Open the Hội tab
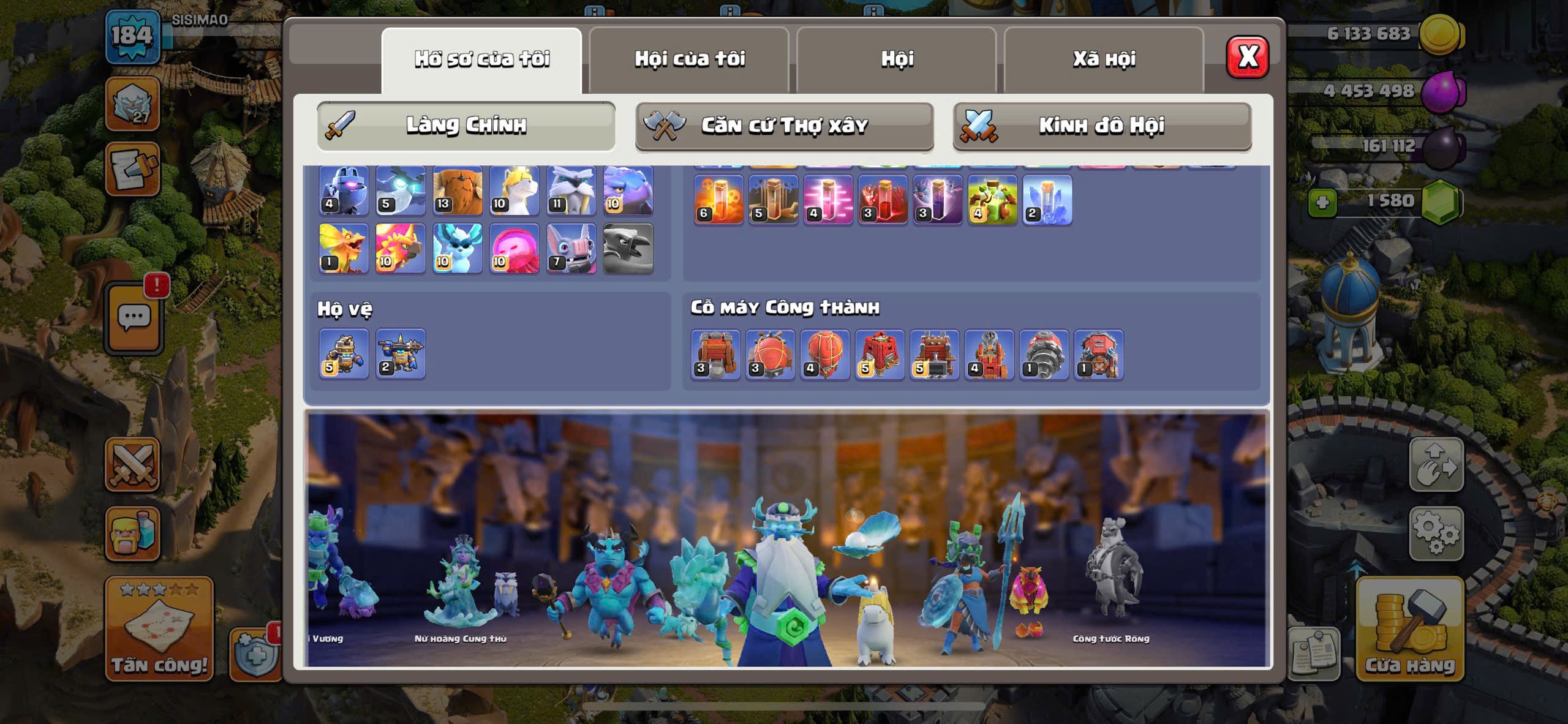This screenshot has width=1568, height=724. coord(897,59)
